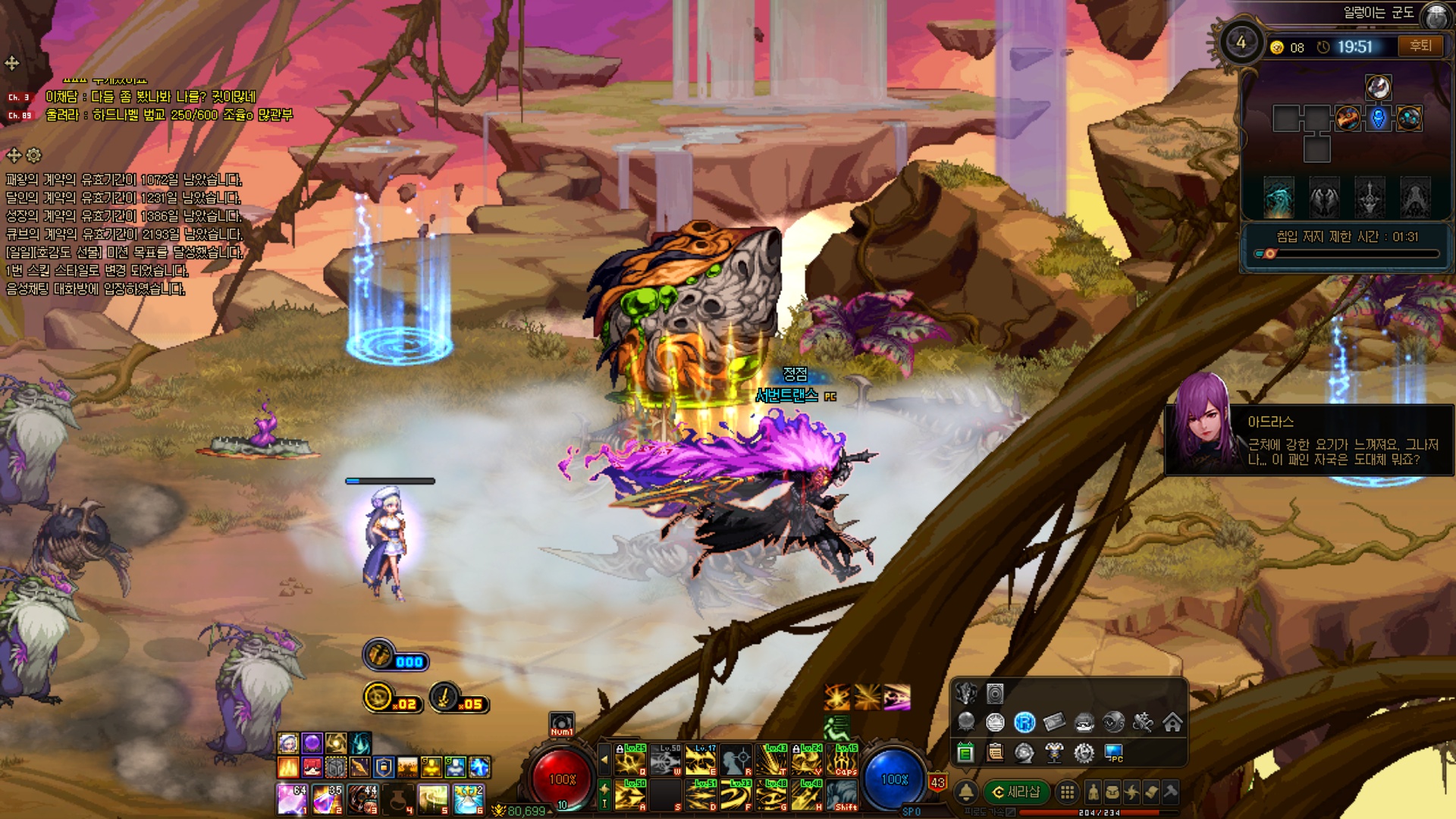Open the house icon in the menu panel
This screenshot has width=1456, height=819.
pyautogui.click(x=1172, y=723)
